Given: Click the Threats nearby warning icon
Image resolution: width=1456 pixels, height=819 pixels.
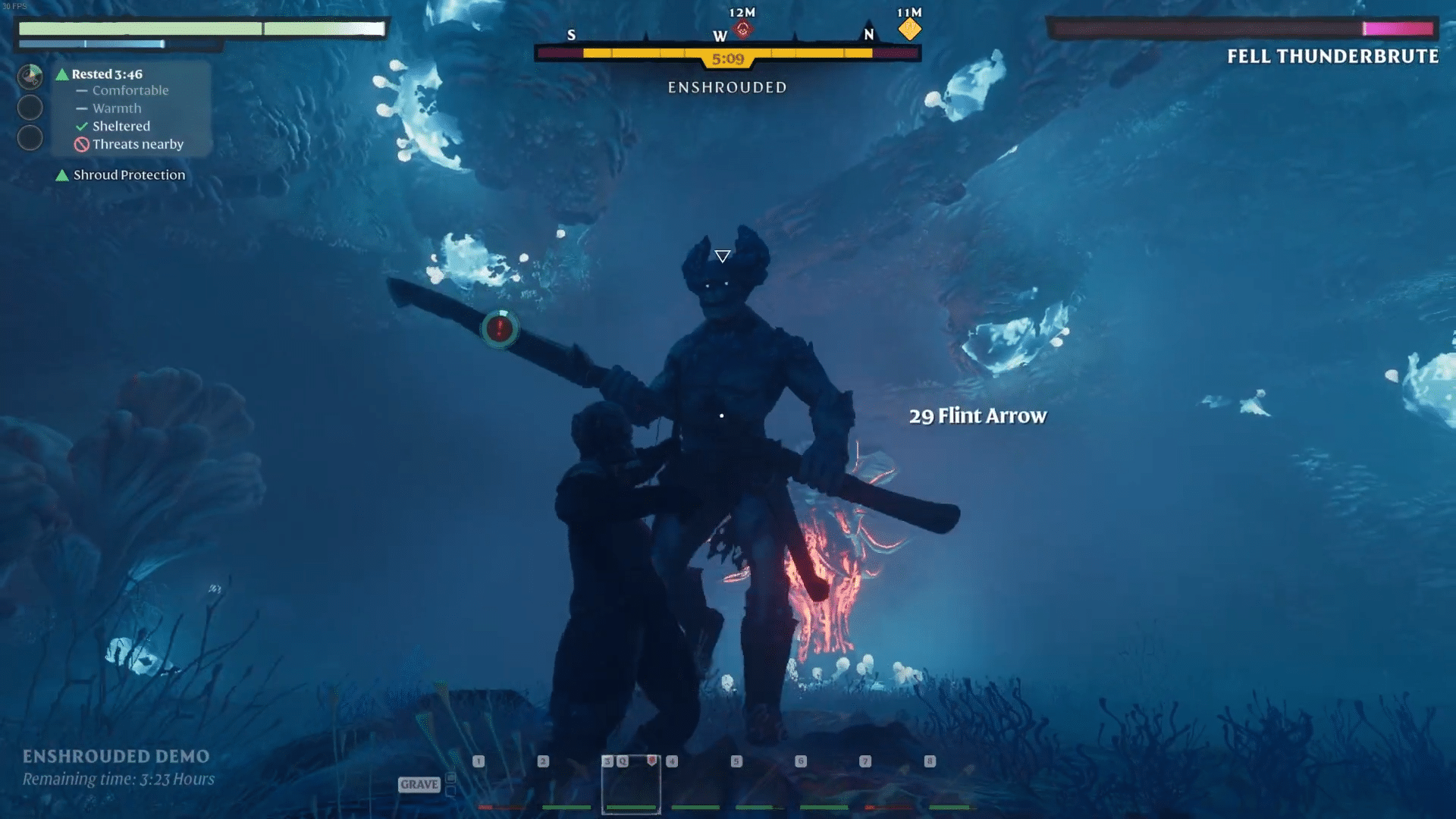Looking at the screenshot, I should 82,145.
